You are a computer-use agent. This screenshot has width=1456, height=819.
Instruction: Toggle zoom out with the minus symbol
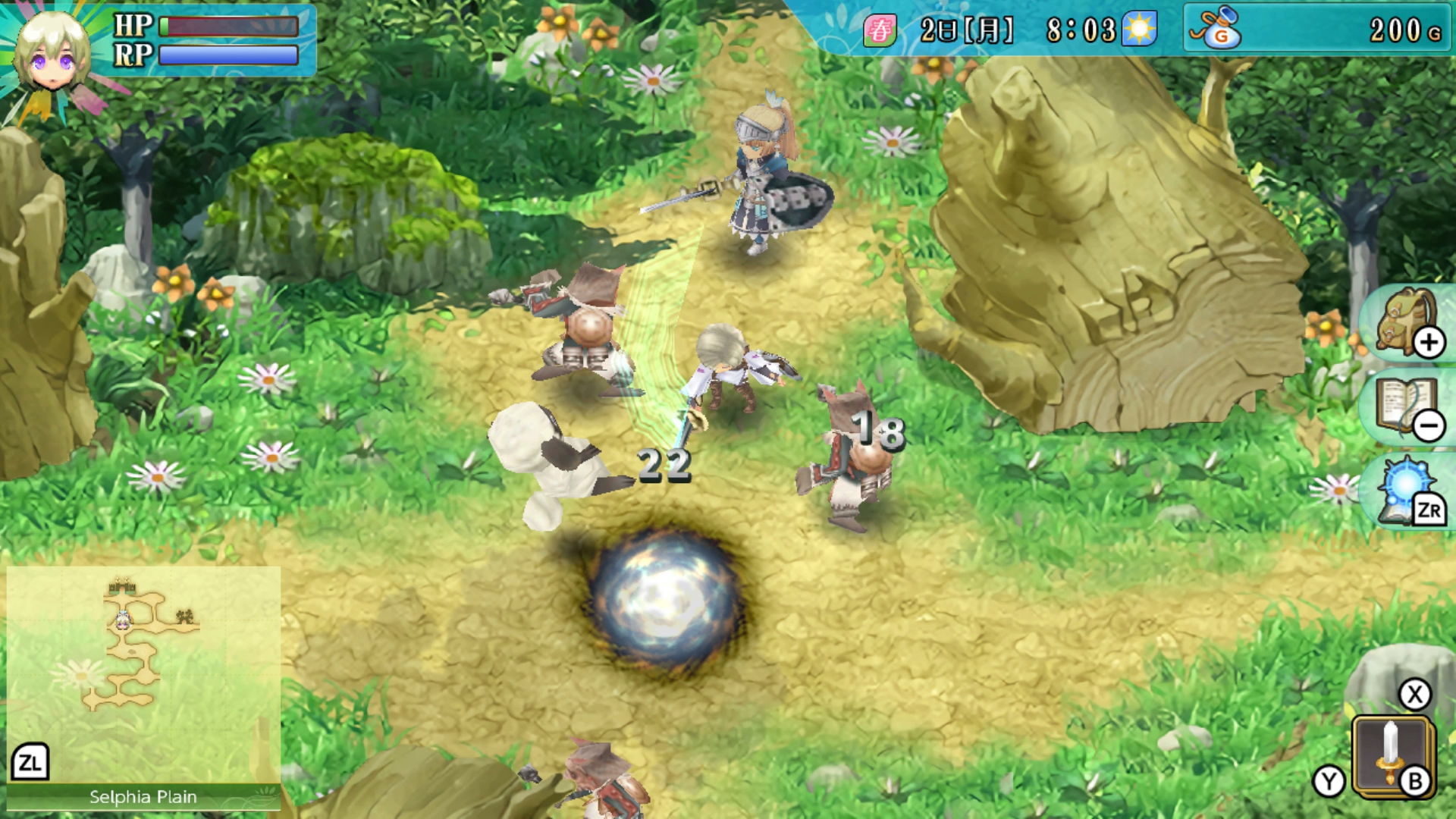click(1431, 426)
